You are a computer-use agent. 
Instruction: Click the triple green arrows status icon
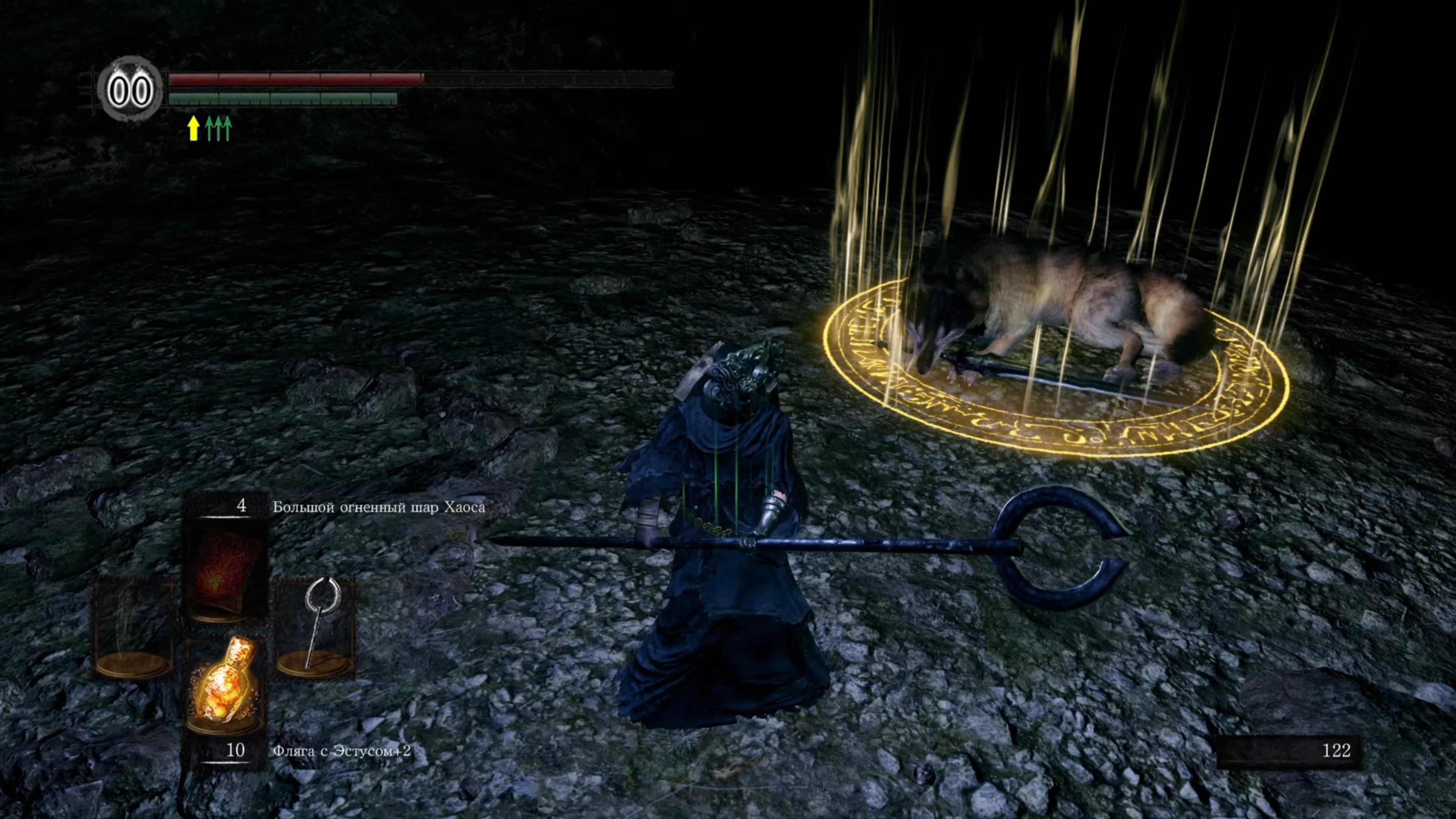[x=218, y=128]
